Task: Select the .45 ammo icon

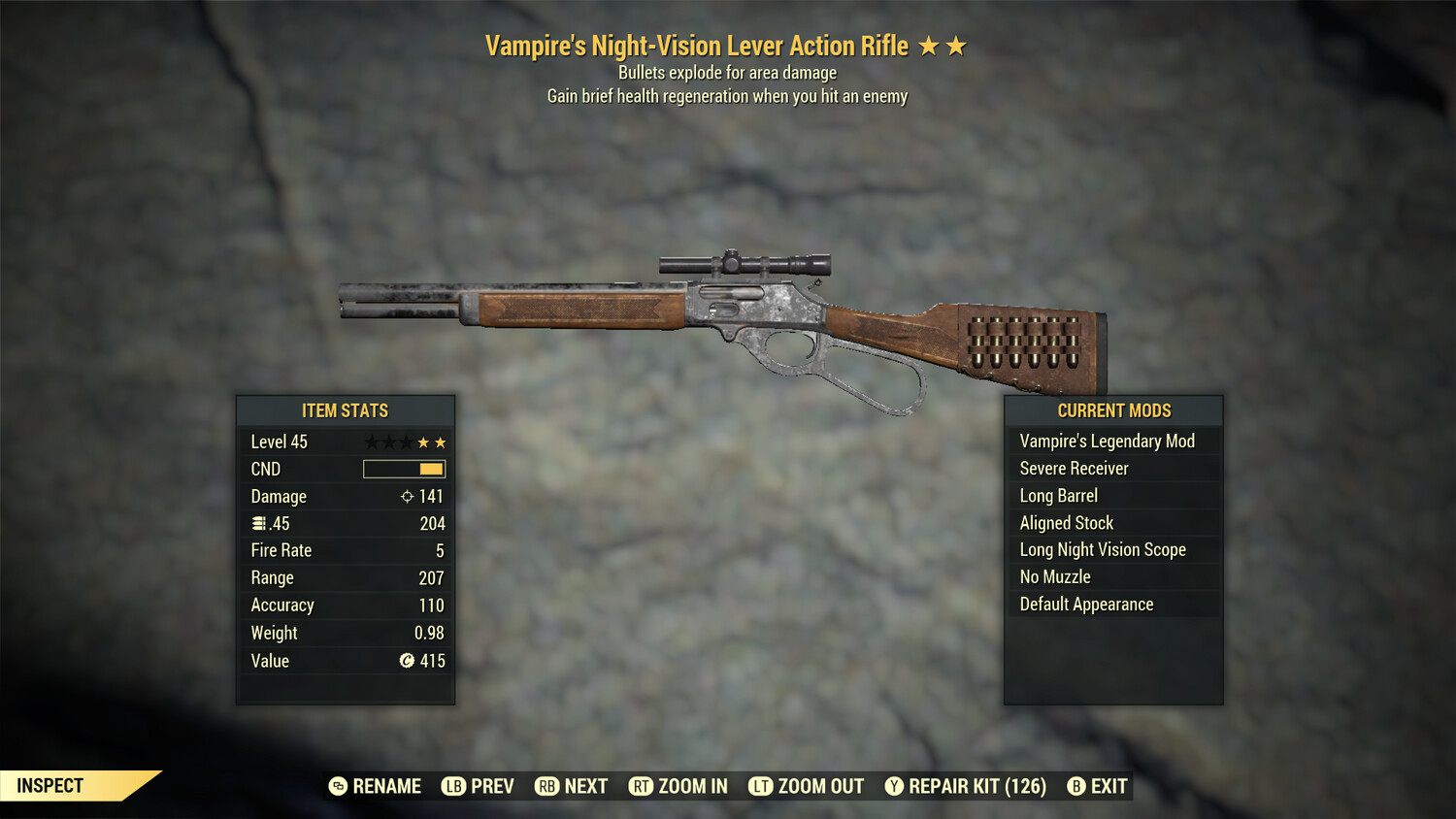Action: 258,523
